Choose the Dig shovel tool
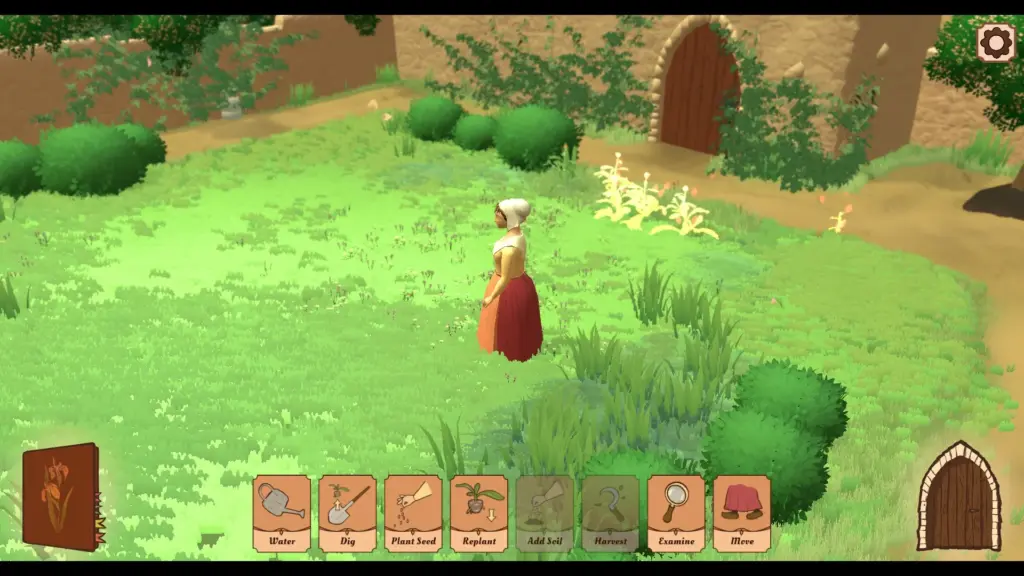 [347, 512]
